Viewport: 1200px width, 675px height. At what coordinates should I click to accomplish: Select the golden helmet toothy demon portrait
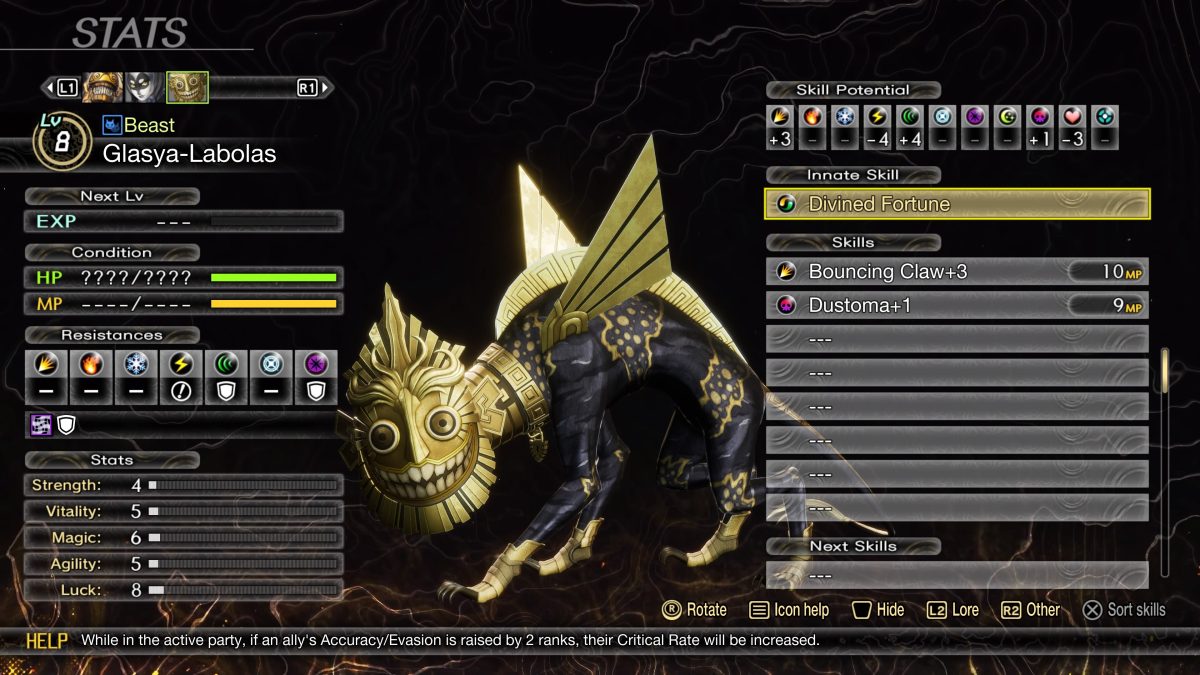click(102, 88)
